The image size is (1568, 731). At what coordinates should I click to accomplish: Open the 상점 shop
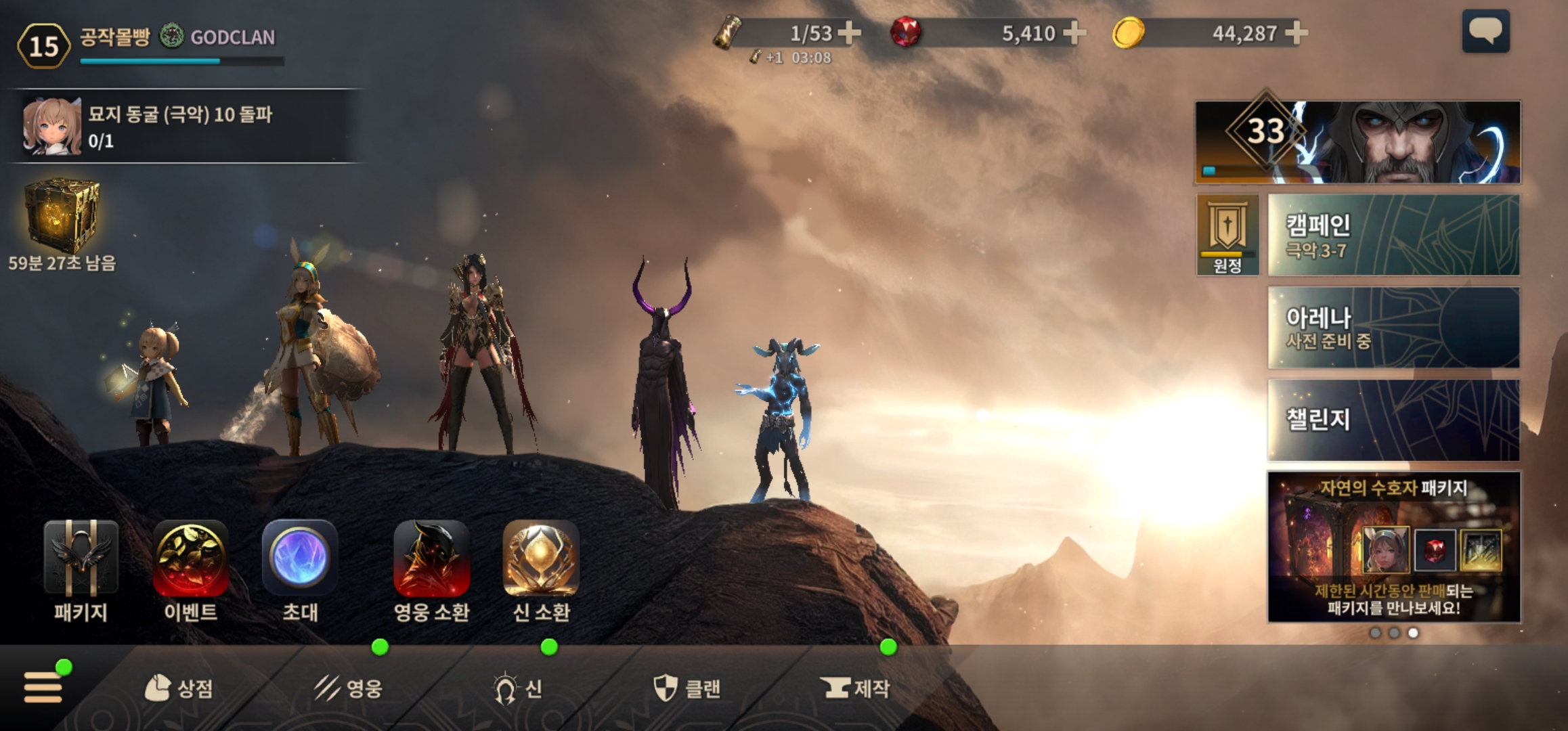coord(179,688)
